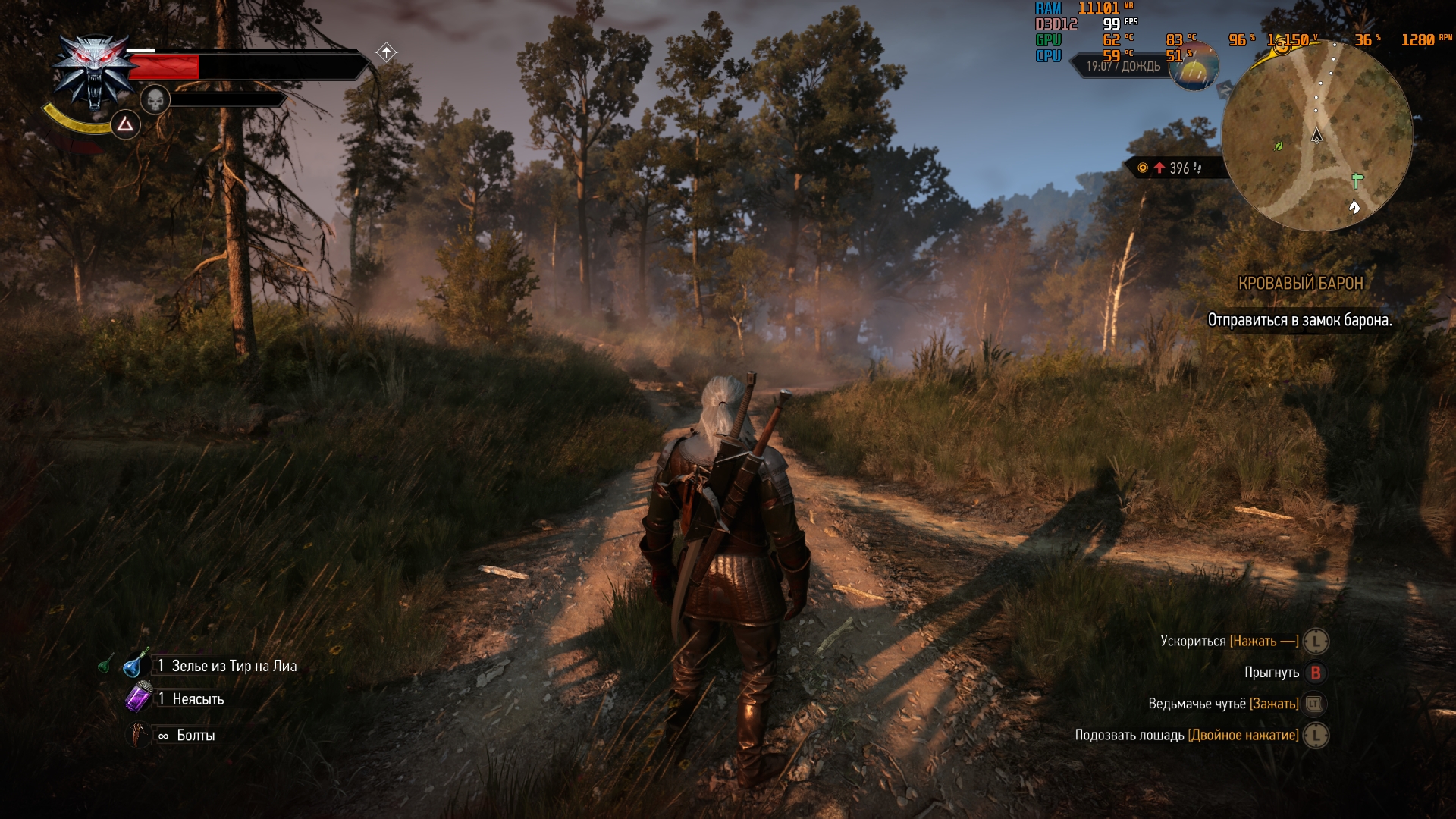Click the quest objective about the baron's castle

1299,320
